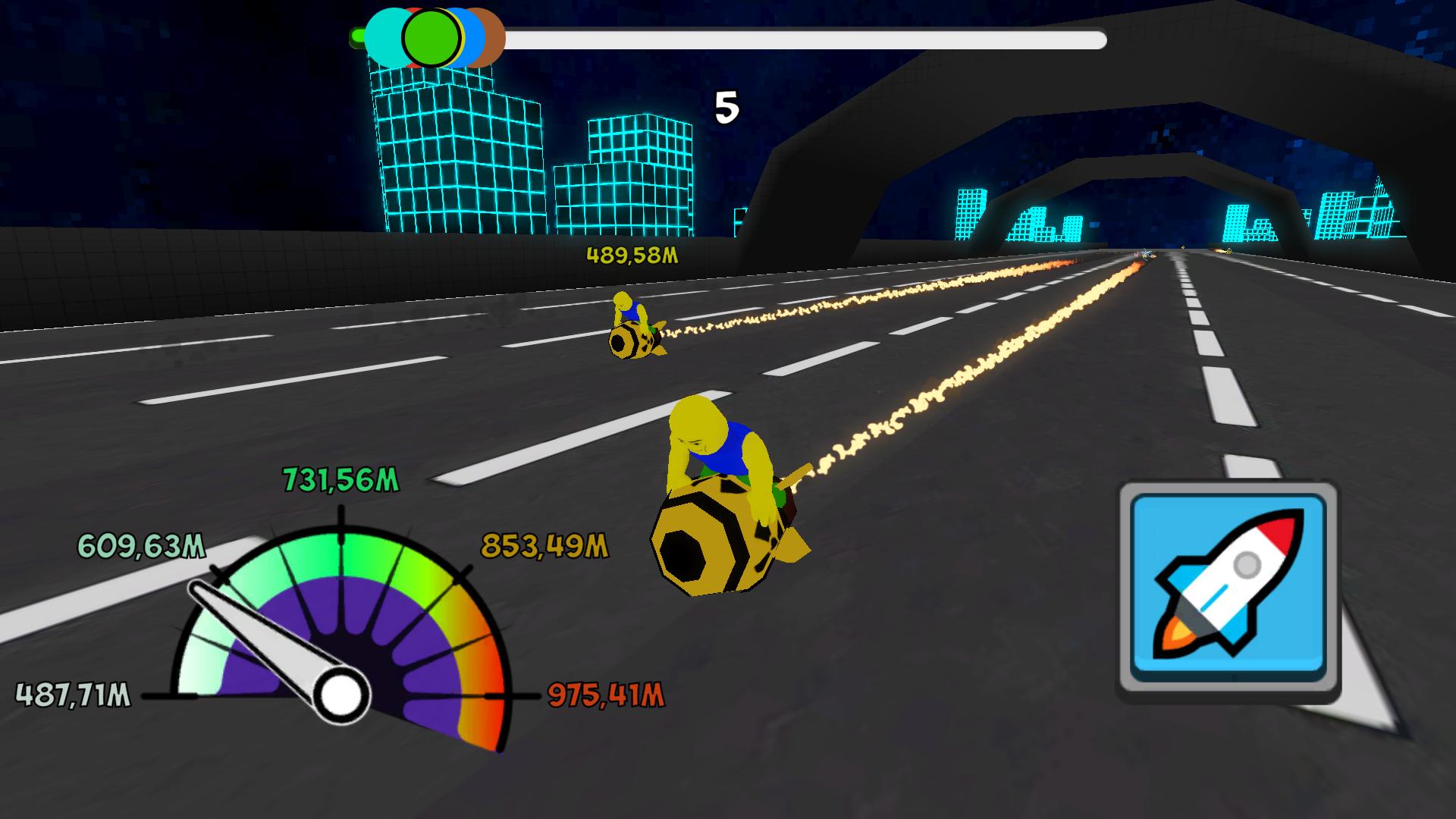Click the 731,56M green speed label
1456x819 pixels.
340,479
